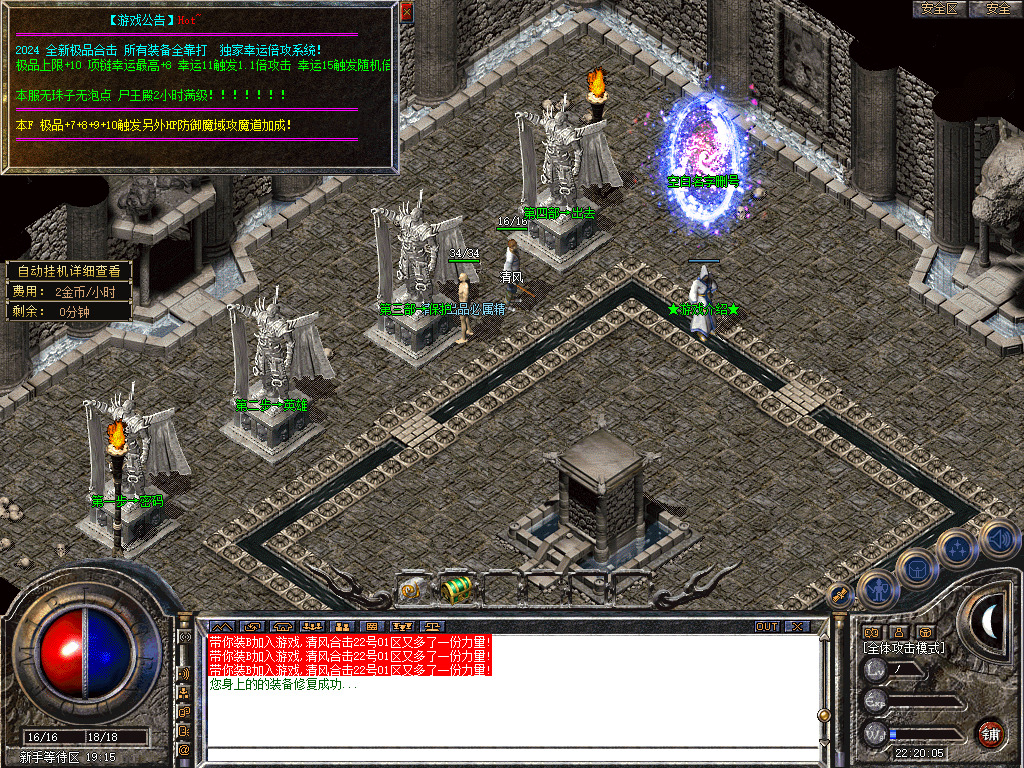Close the game with the X button above chat
This screenshot has width=1024, height=768.
[797, 627]
